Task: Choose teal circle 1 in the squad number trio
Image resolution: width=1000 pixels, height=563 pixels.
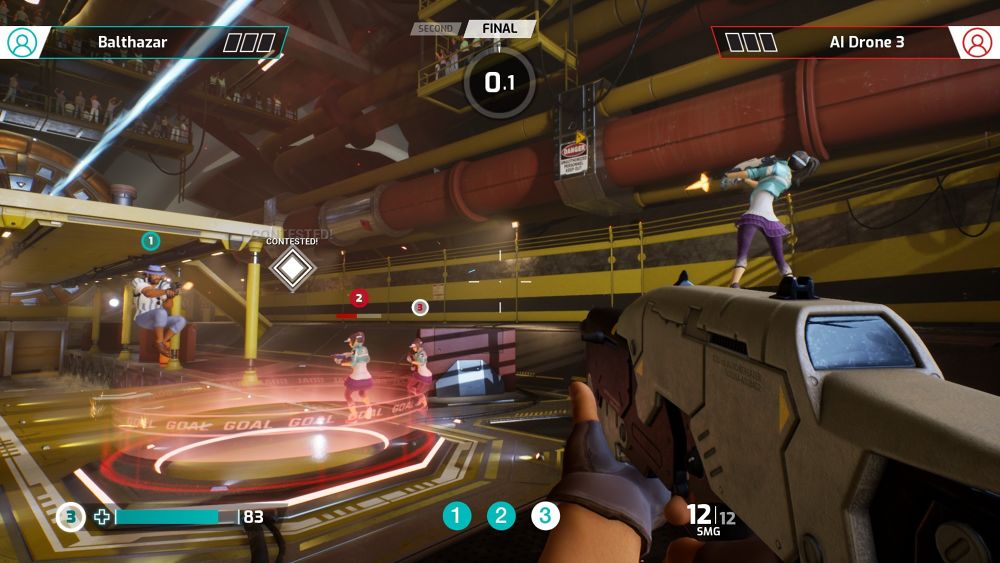Action: coord(457,516)
